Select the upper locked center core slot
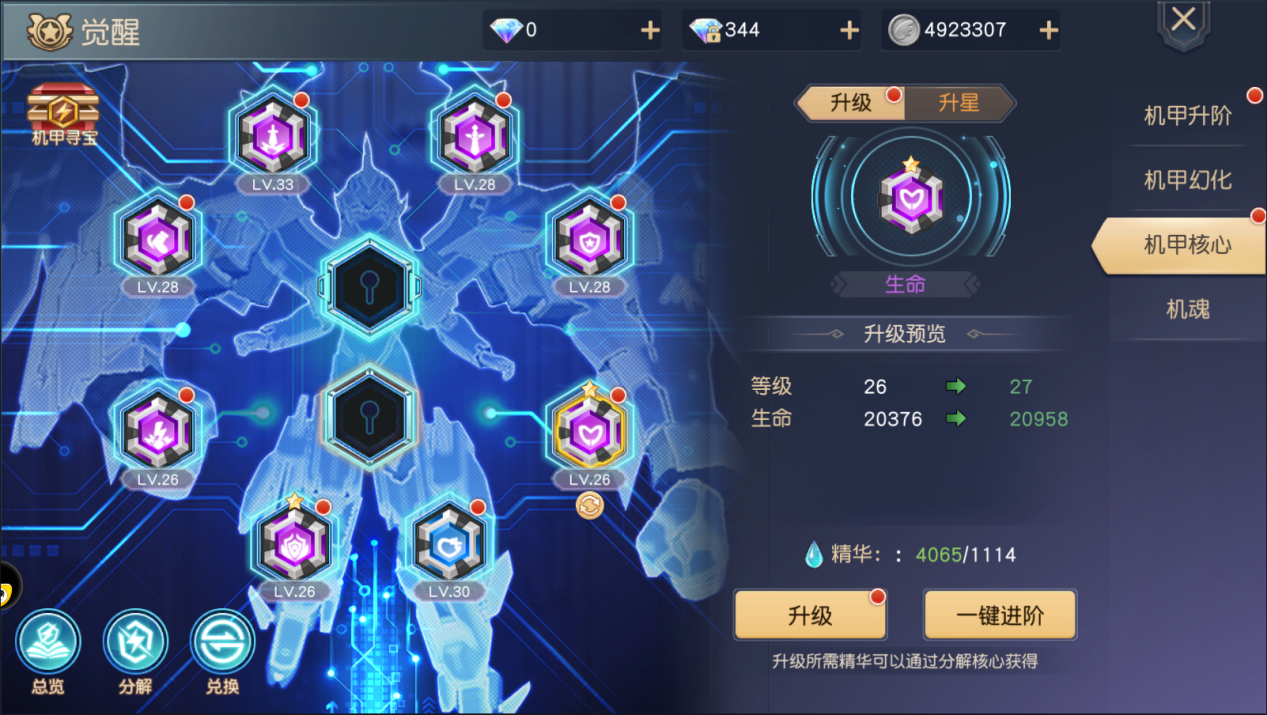Image resolution: width=1267 pixels, height=715 pixels. 370,286
